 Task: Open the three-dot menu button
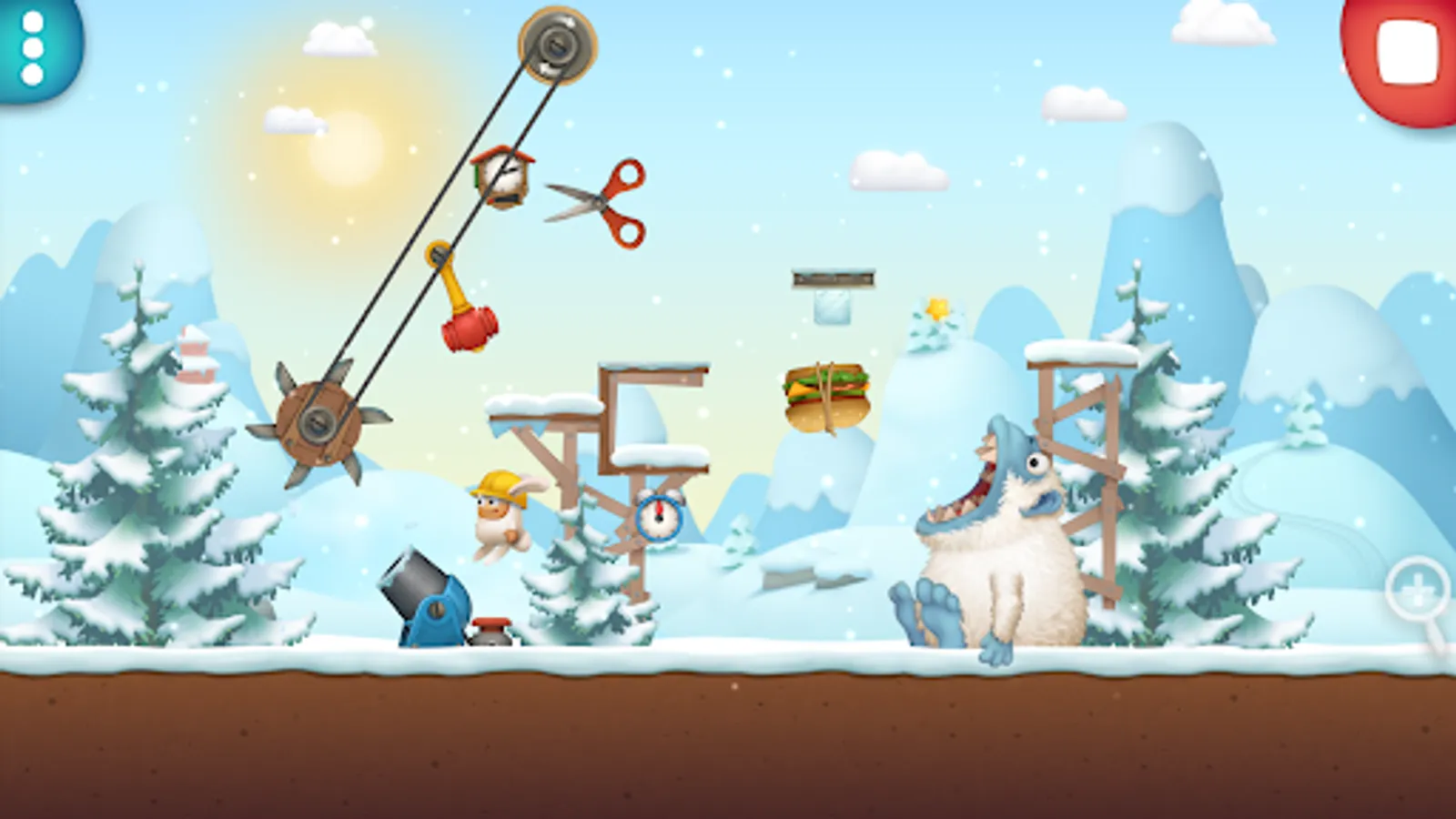(x=32, y=50)
